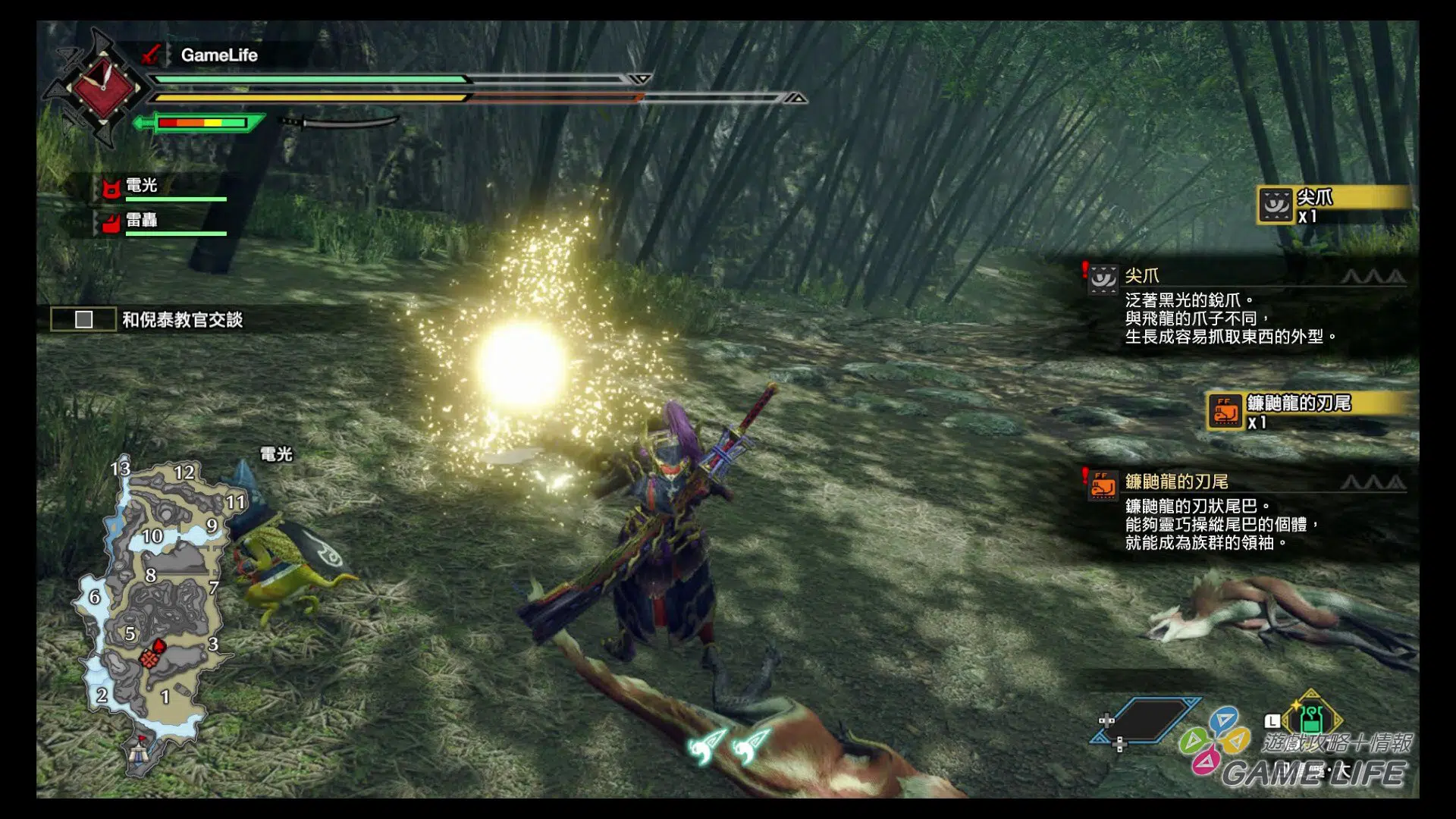Click the long sword sharpness gauge icon
The image size is (1456, 819).
(x=201, y=123)
